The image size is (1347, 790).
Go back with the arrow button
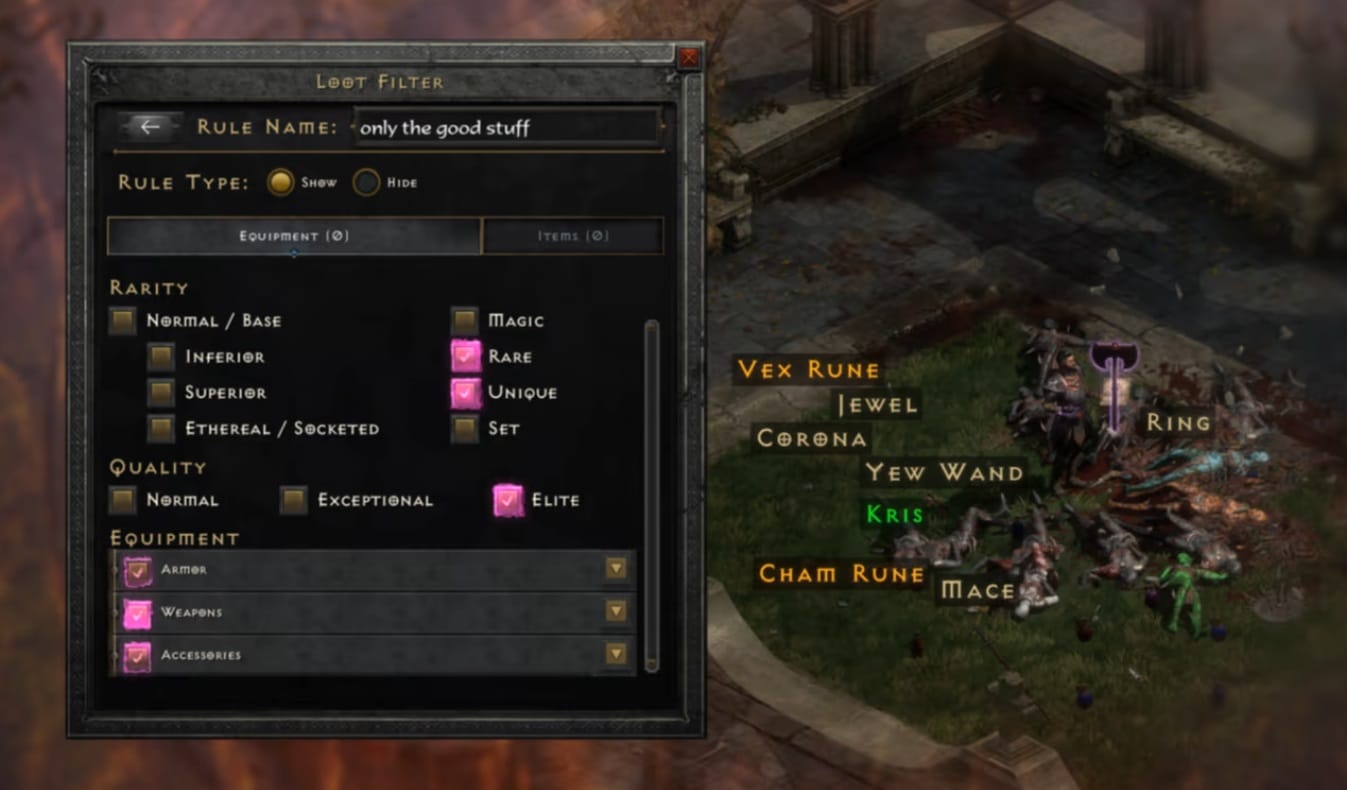click(150, 127)
